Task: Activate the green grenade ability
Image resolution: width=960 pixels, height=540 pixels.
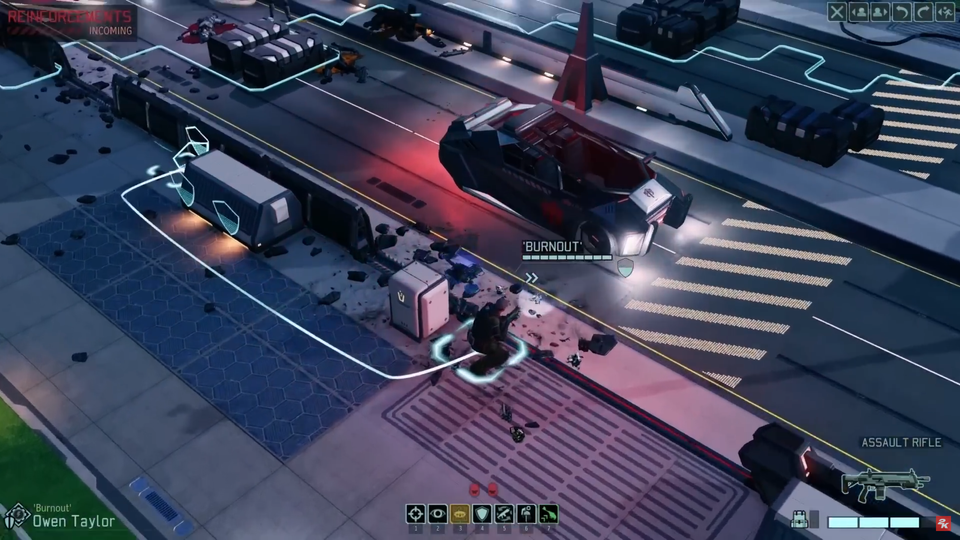Action: click(x=547, y=513)
